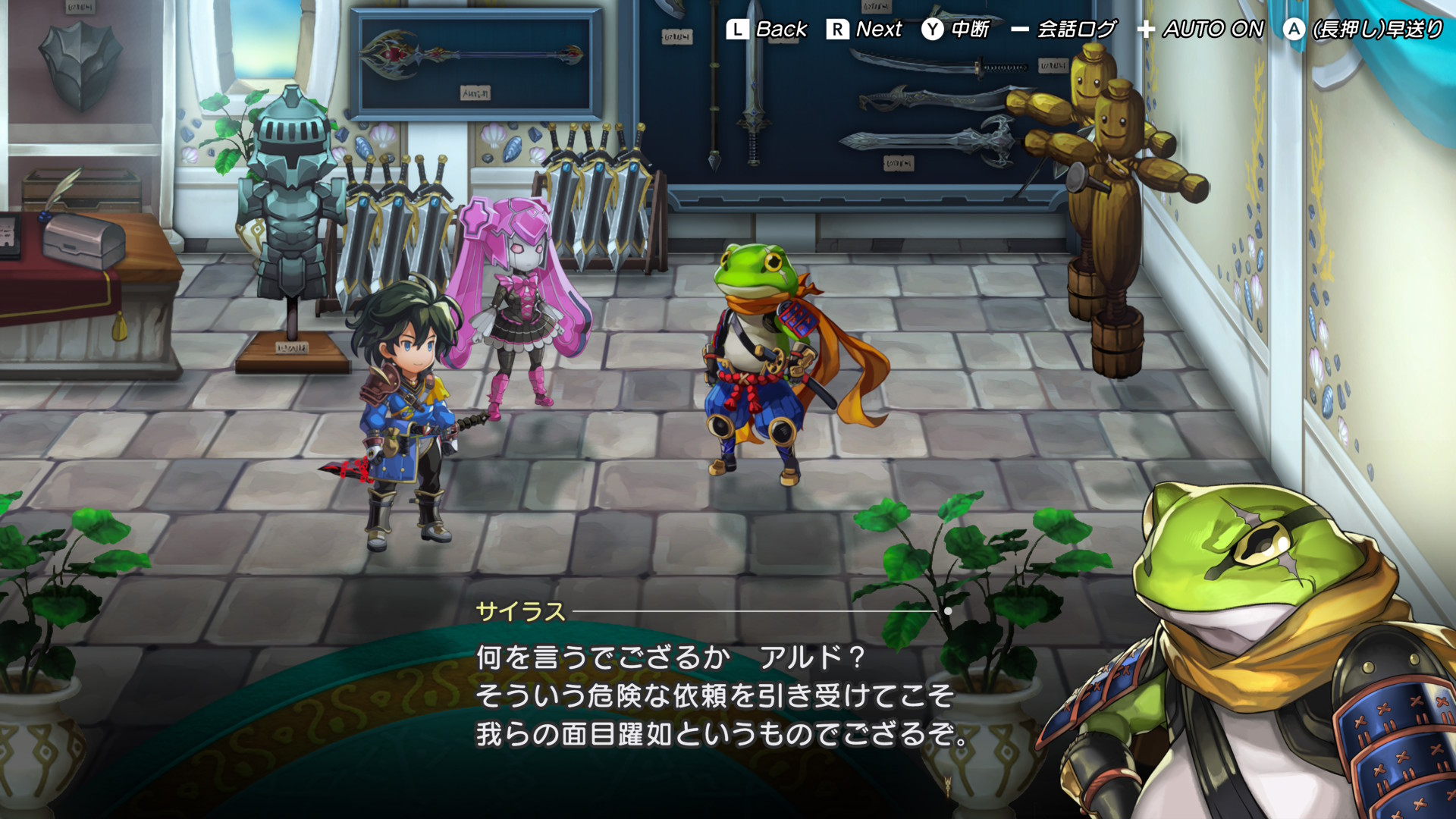Fast-forward with the 早送り option
Image resolution: width=1456 pixels, height=819 pixels.
tap(1363, 30)
